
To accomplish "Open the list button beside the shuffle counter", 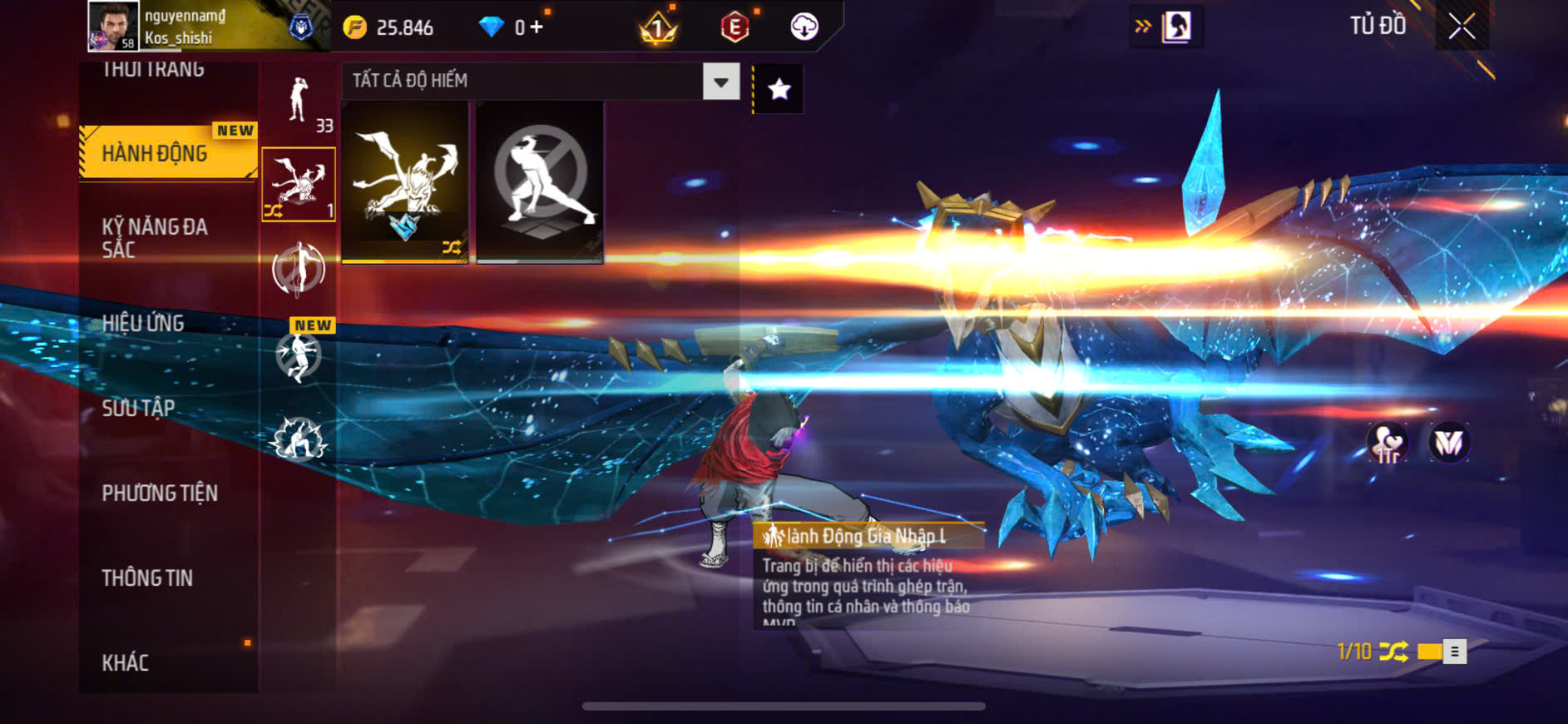I will pyautogui.click(x=1454, y=651).
